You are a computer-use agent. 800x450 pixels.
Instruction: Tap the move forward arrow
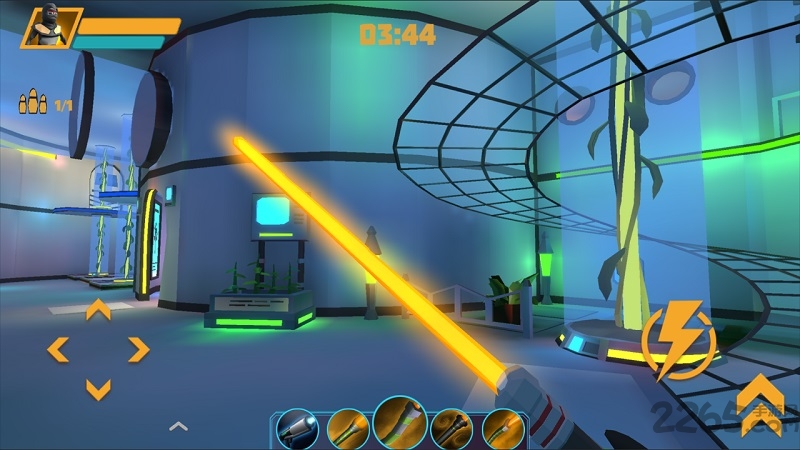click(98, 310)
